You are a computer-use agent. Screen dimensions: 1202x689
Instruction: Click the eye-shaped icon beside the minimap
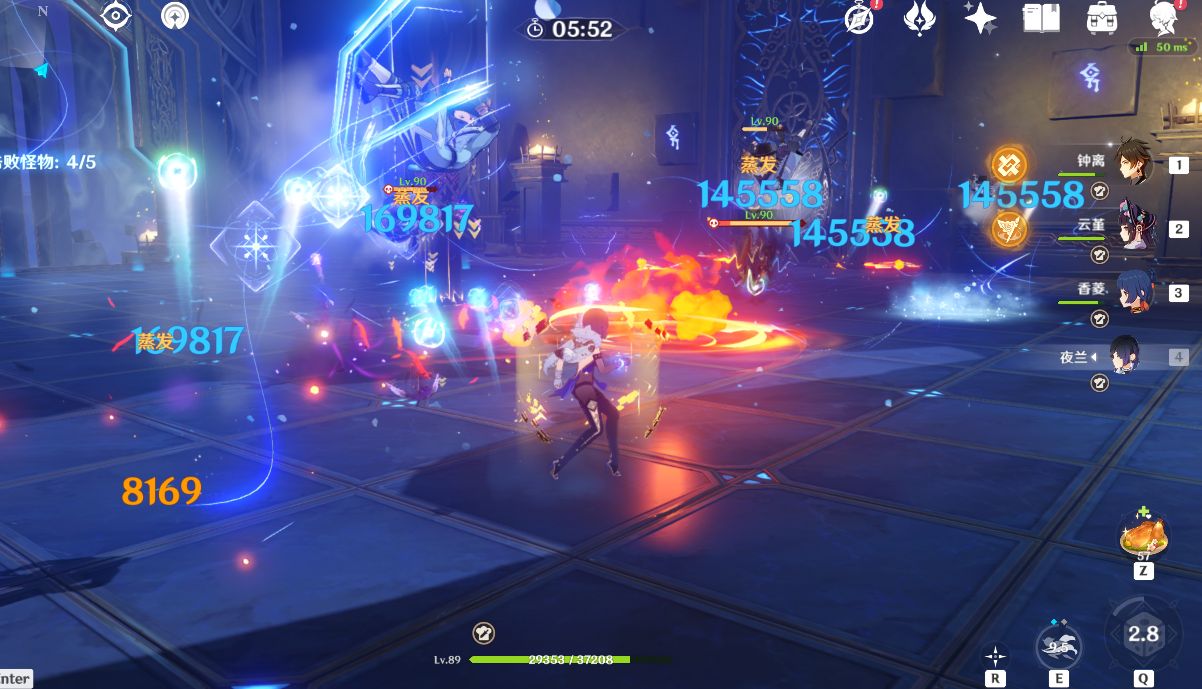click(116, 17)
